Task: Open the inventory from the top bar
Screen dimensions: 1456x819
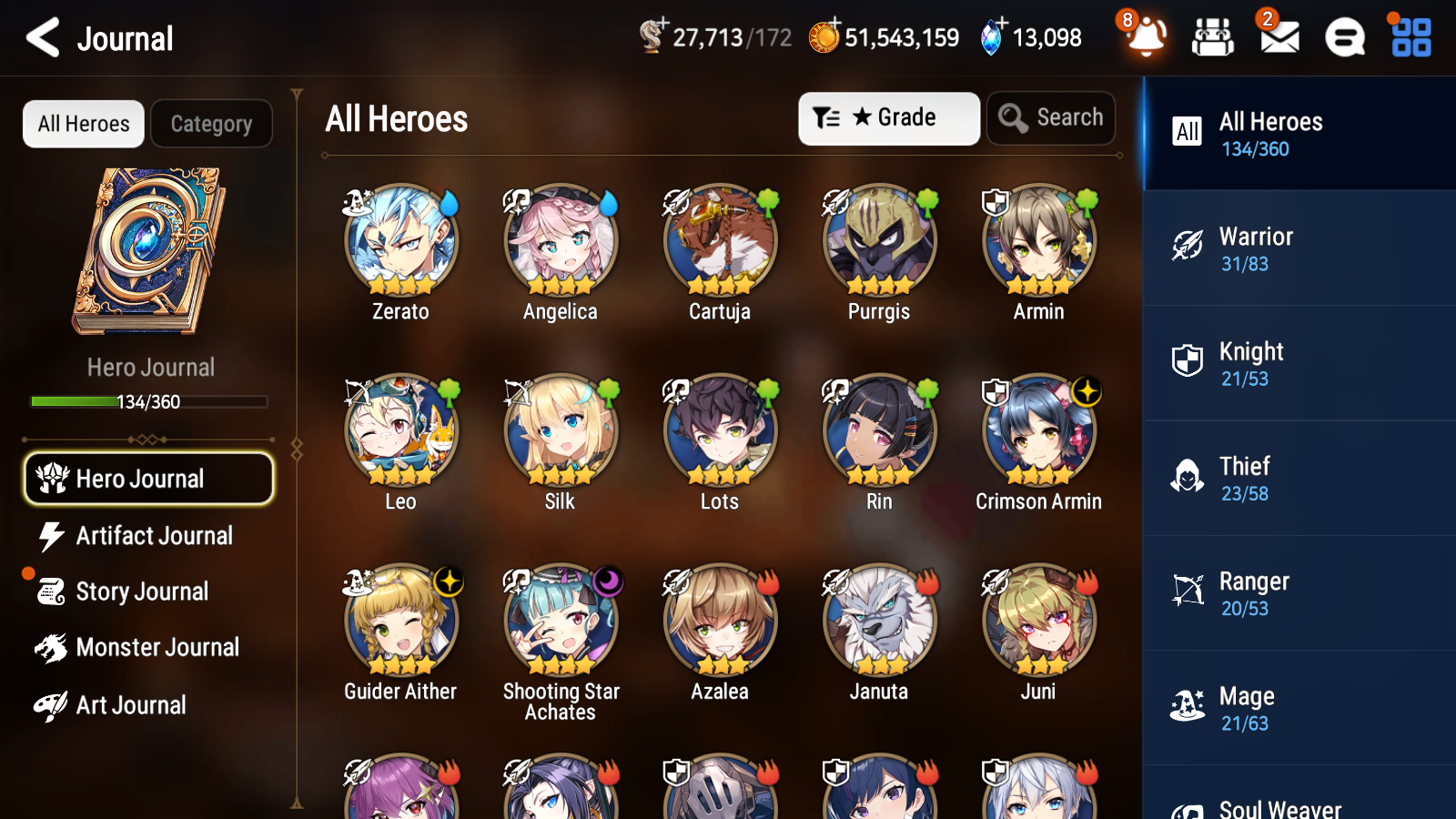Action: click(1213, 37)
